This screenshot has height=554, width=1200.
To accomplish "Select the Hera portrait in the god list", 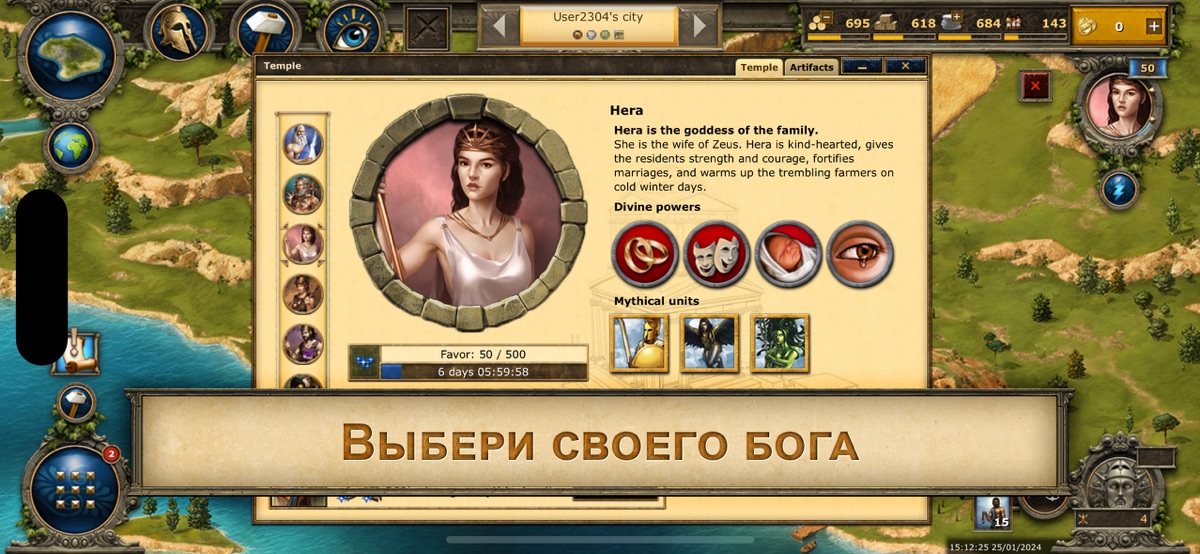I will (302, 243).
